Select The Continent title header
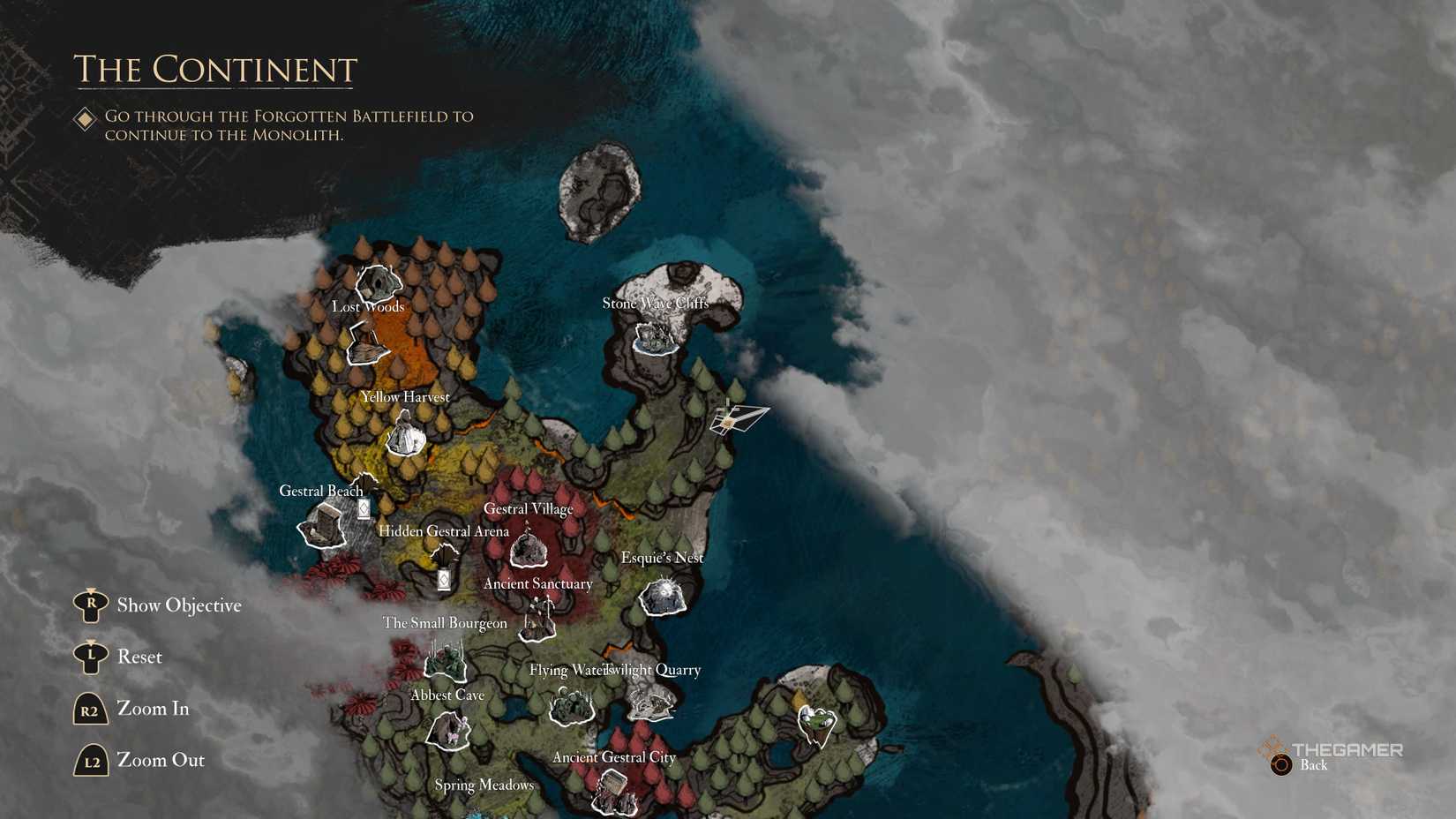Image resolution: width=1456 pixels, height=819 pixels. coord(215,69)
